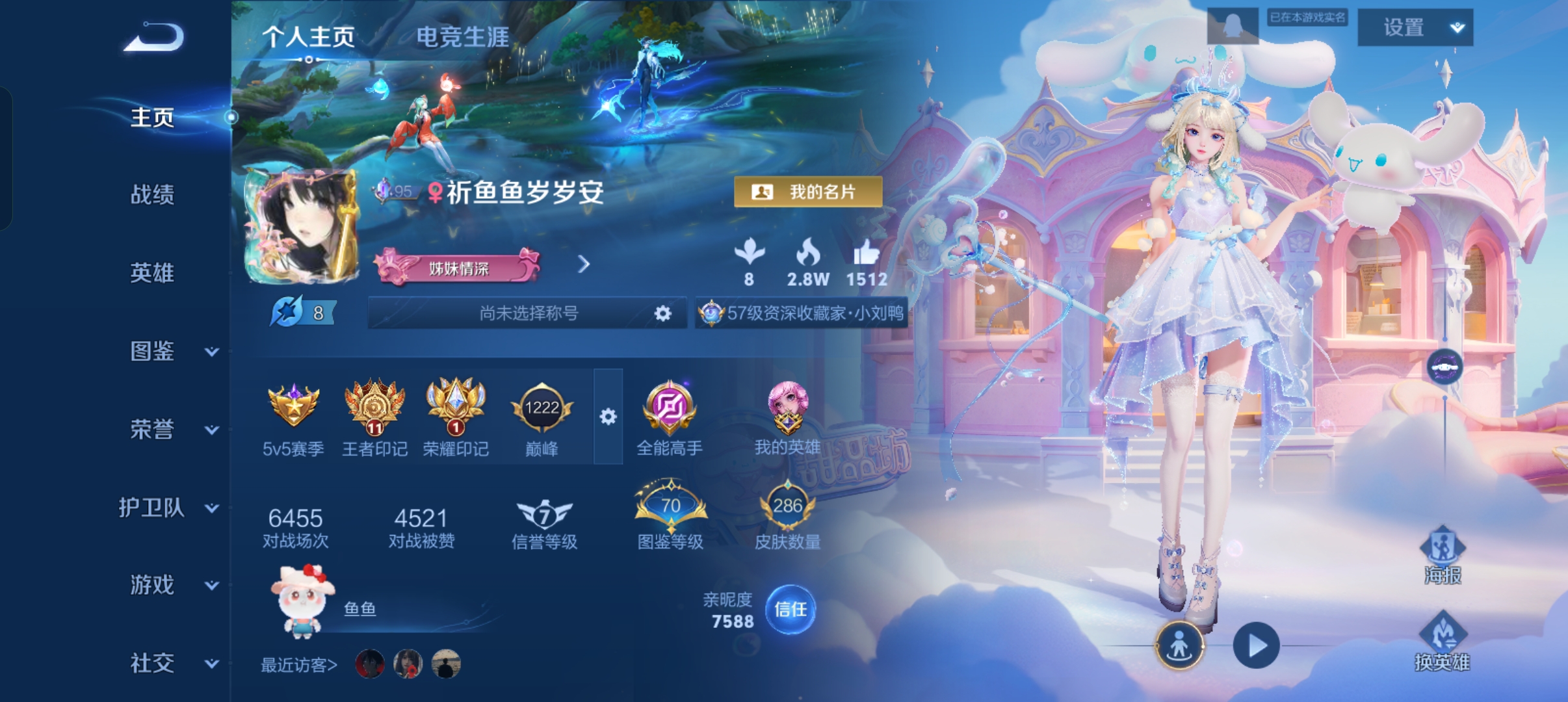
Task: Click the 亲昵度 信任 intimacy badge
Action: 791,610
